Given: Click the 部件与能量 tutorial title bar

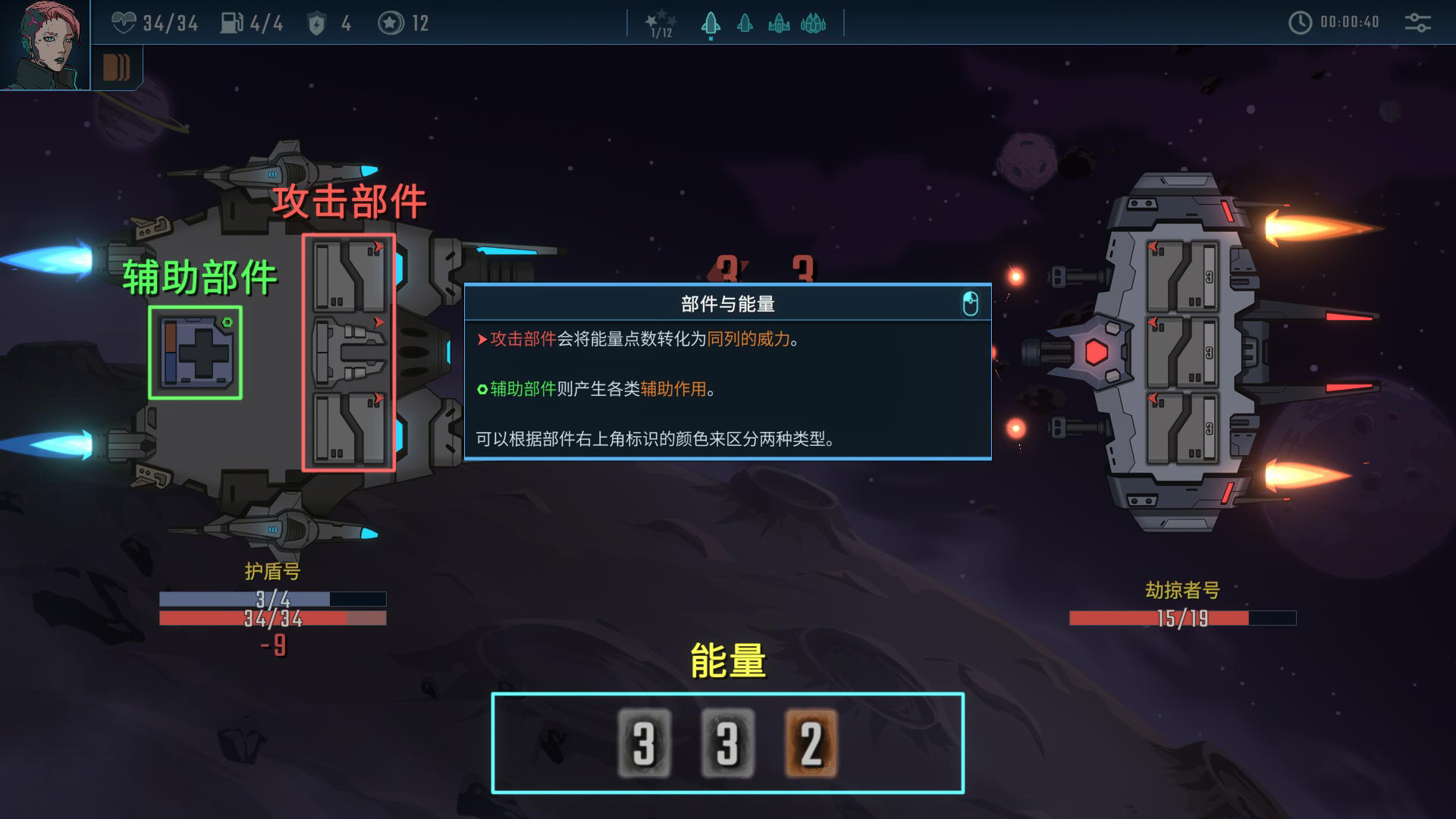Looking at the screenshot, I should 726,304.
